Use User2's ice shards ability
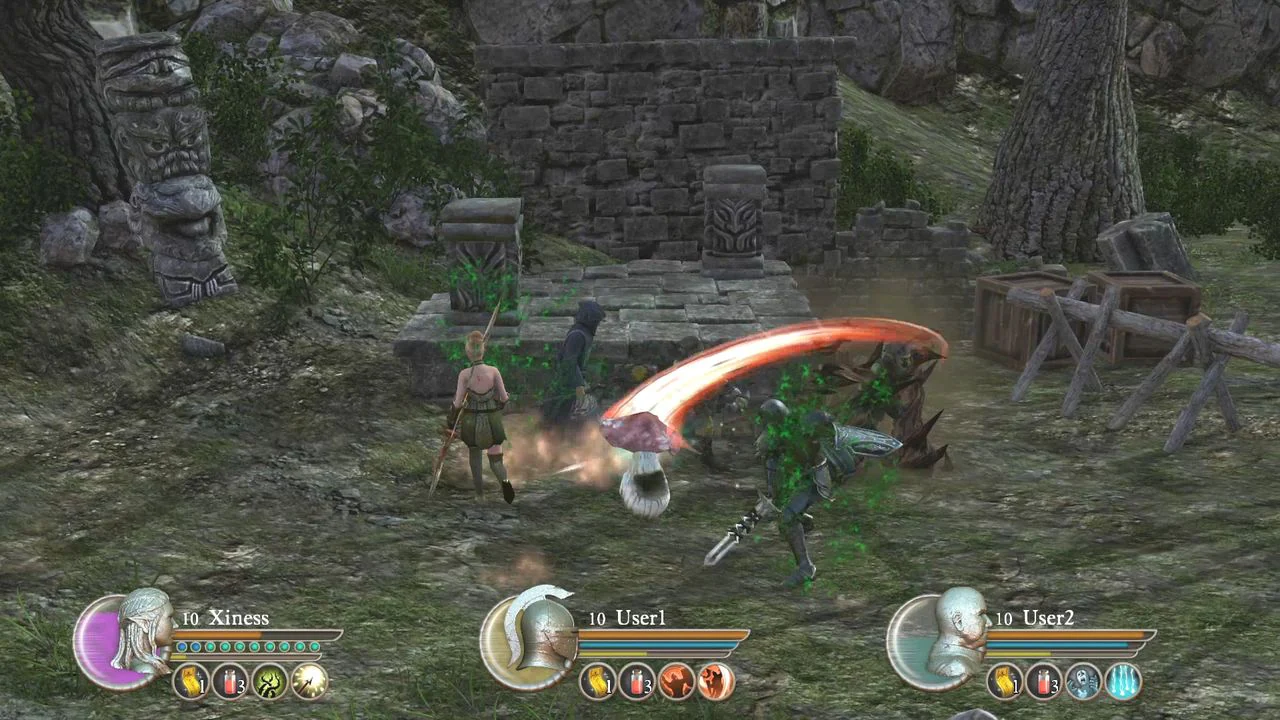The width and height of the screenshot is (1280, 720). click(x=1122, y=682)
